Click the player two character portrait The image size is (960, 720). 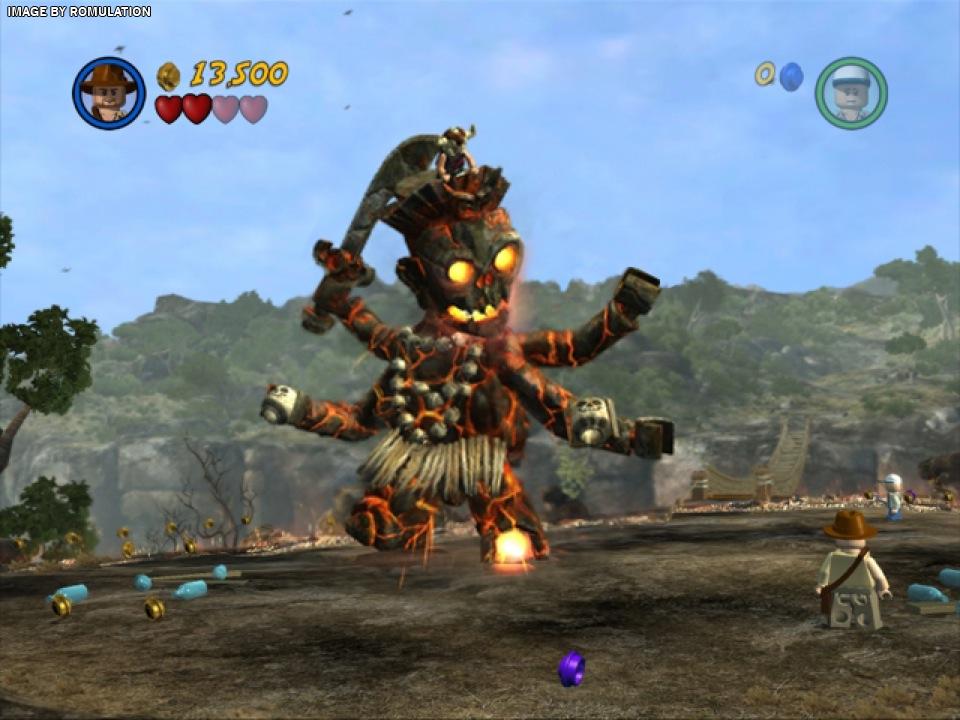click(851, 93)
